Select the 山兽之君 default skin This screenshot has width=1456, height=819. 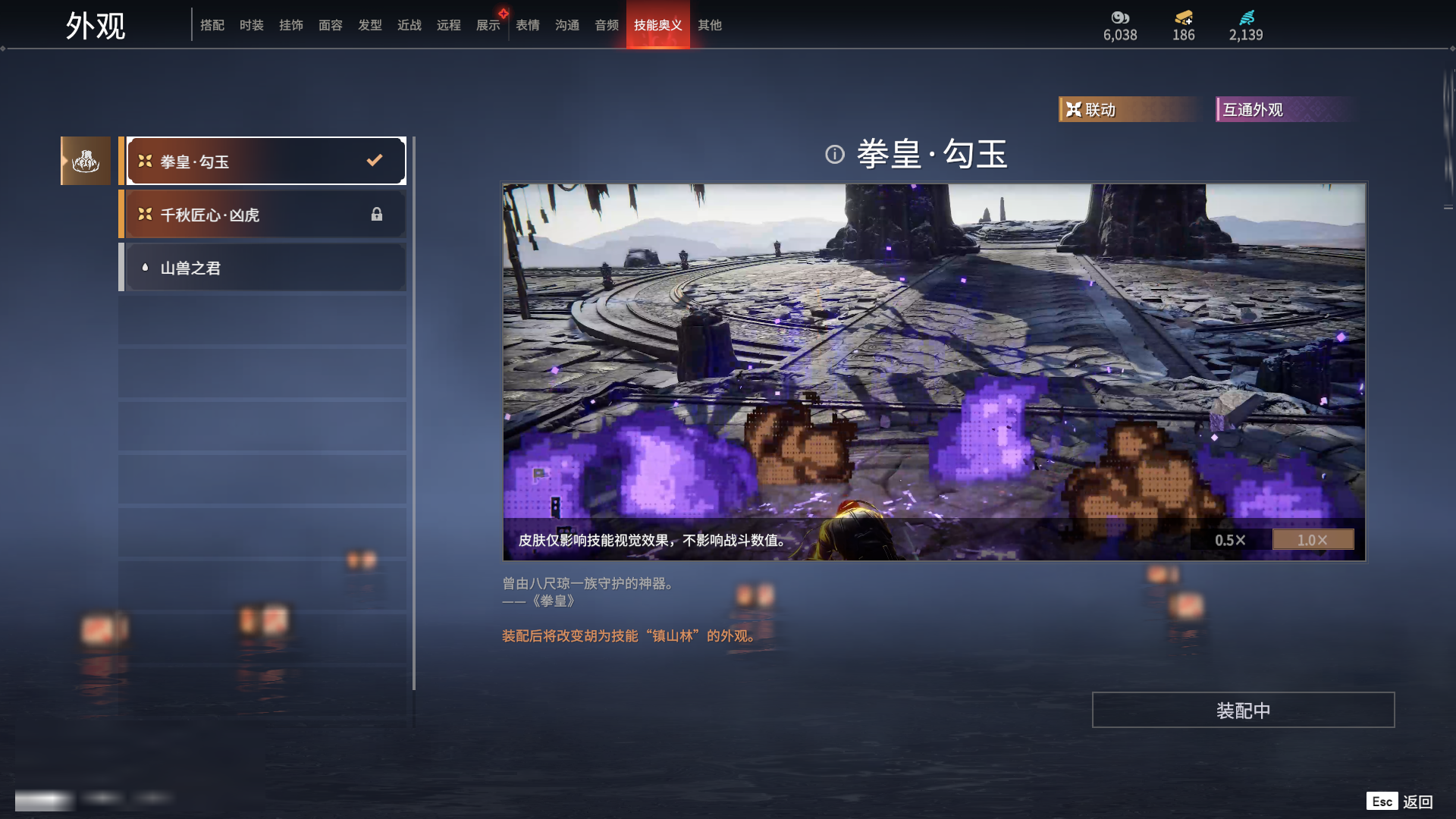tap(265, 268)
